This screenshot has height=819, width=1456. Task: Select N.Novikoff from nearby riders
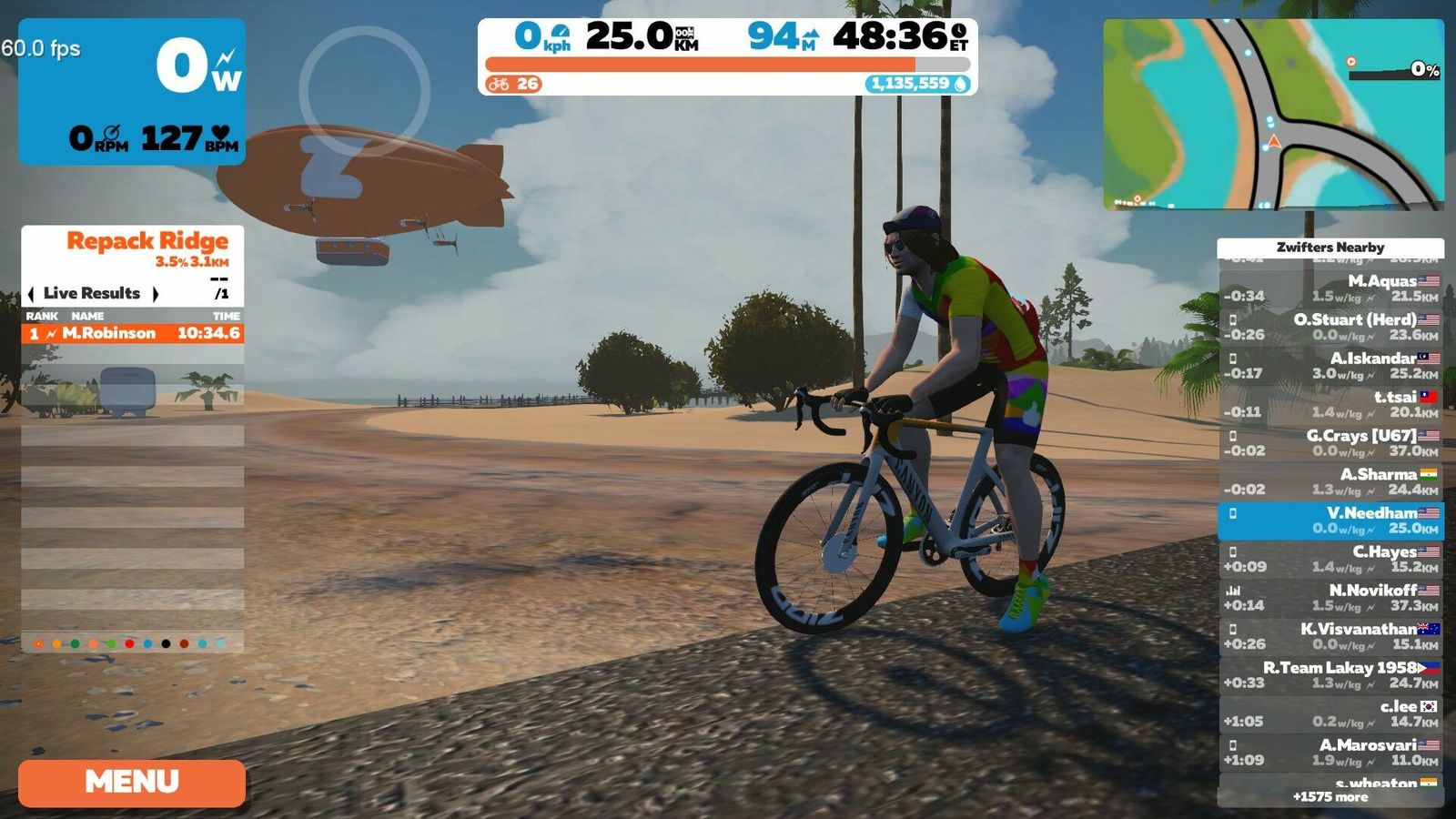point(1330,598)
